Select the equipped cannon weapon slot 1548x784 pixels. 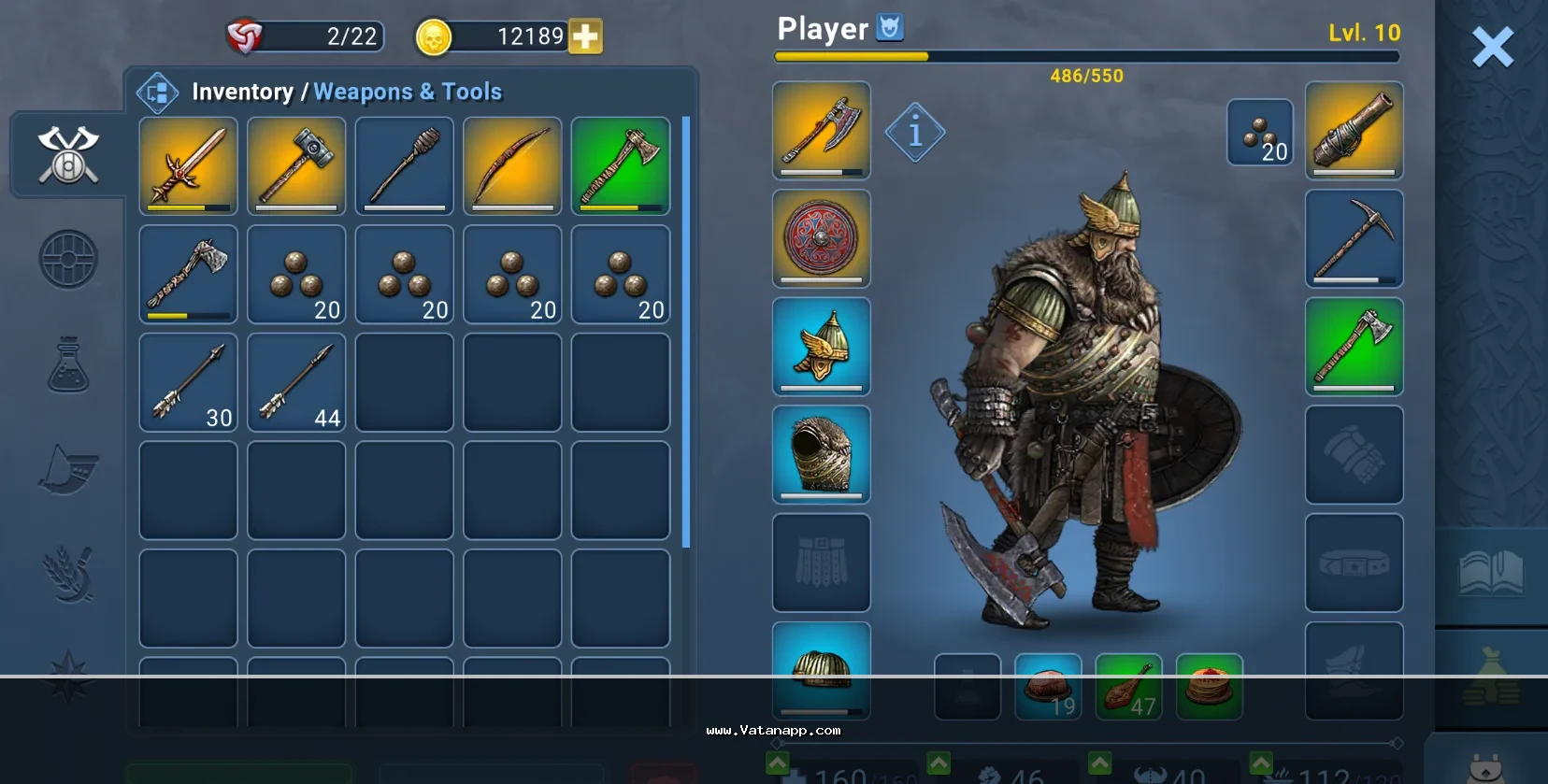pyautogui.click(x=1354, y=130)
